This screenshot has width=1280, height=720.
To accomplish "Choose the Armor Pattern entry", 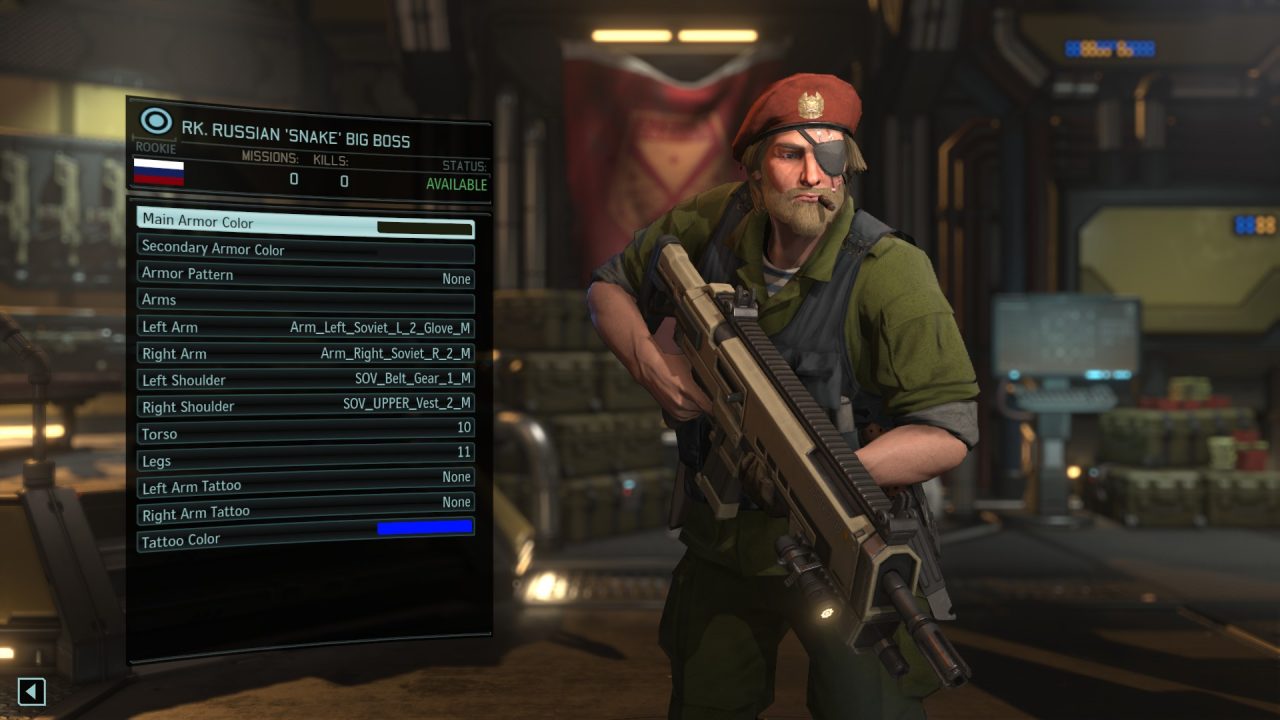I will tap(305, 276).
